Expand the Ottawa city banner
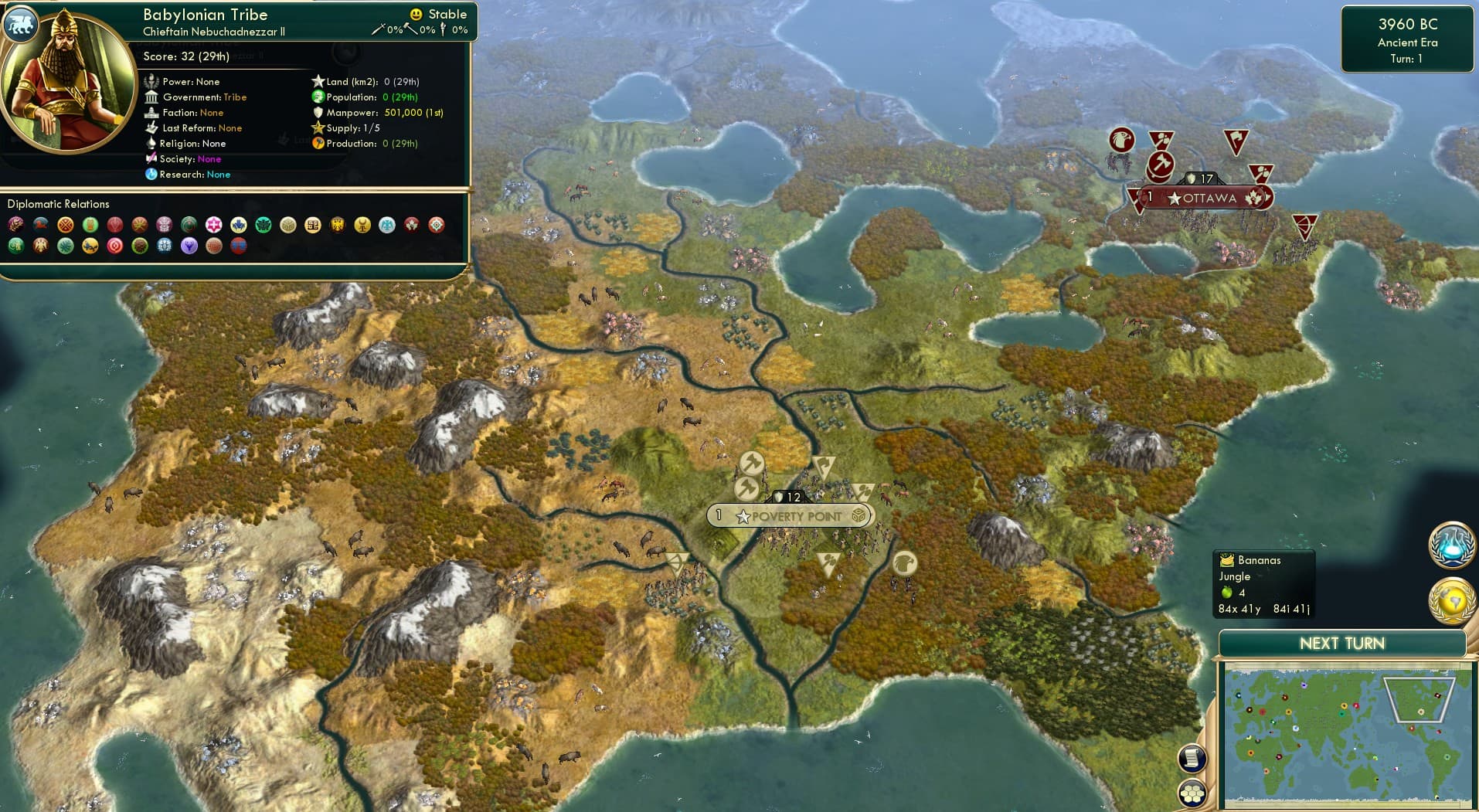This screenshot has height=812, width=1479. [1206, 197]
